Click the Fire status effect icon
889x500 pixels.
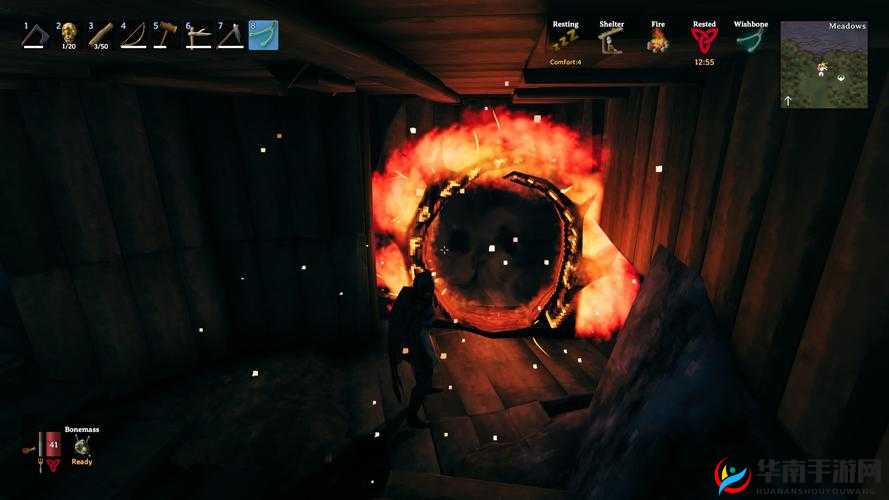point(657,40)
